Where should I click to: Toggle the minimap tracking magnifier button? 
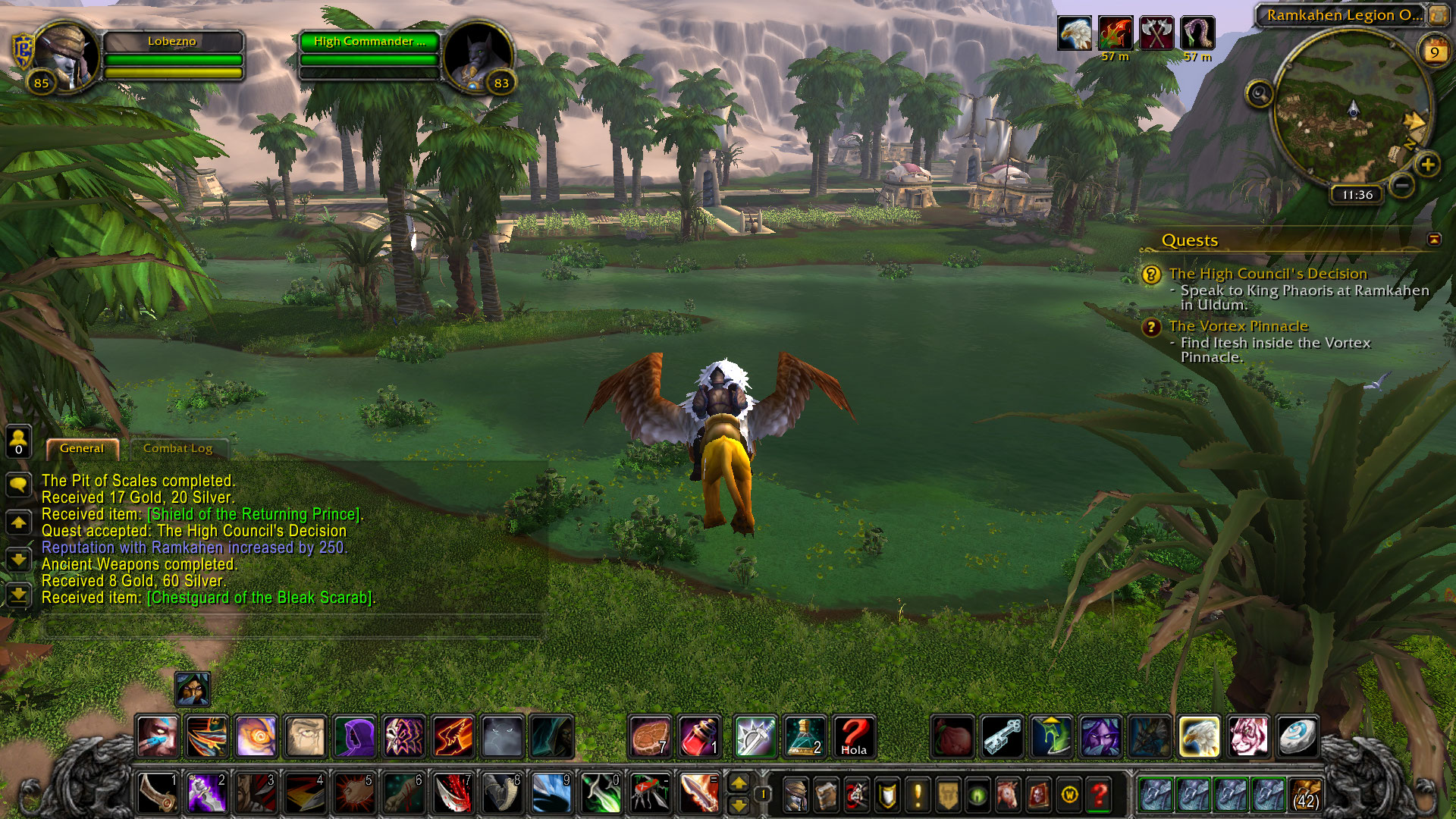tap(1259, 94)
